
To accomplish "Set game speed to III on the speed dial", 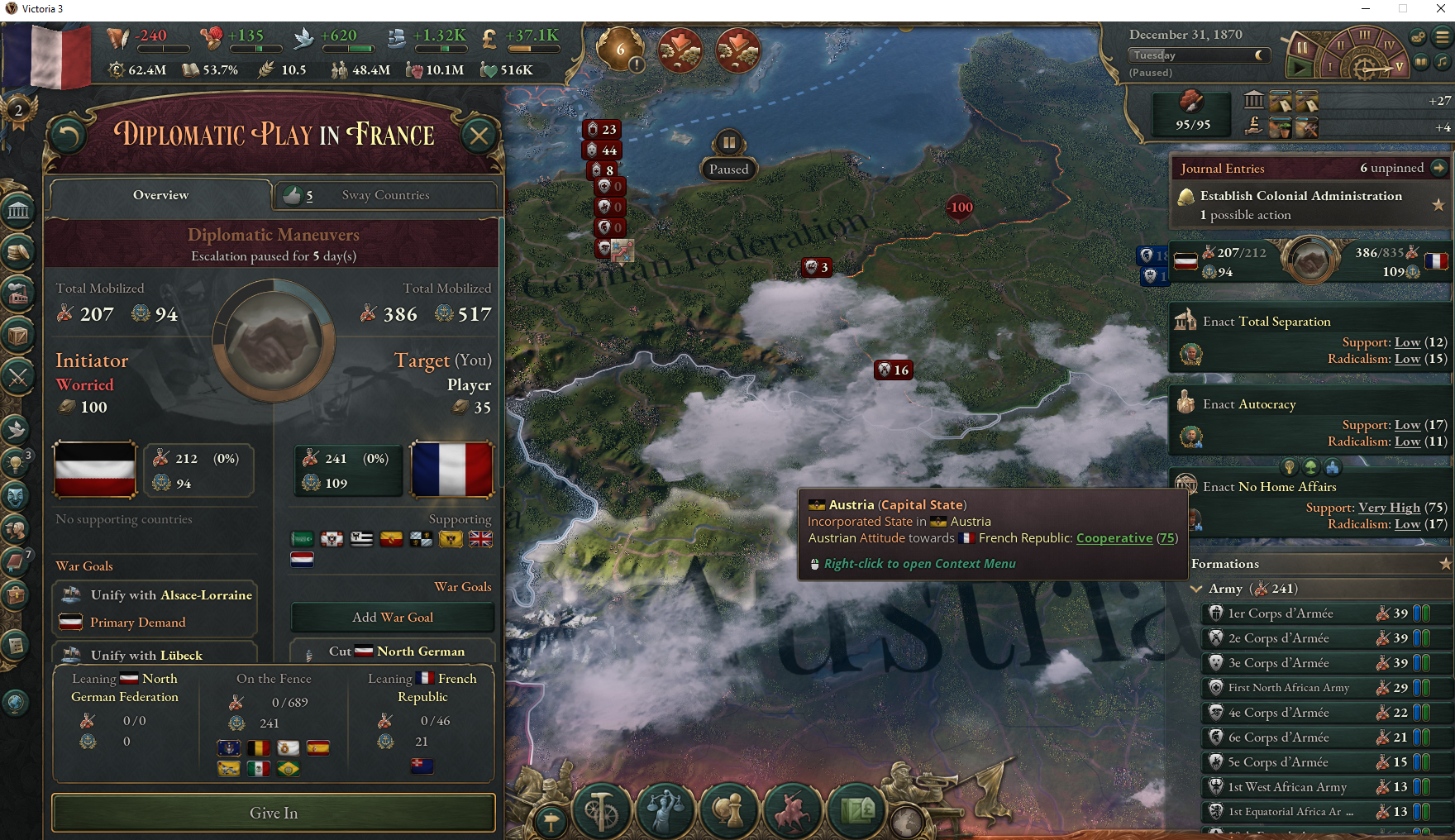I will click(1365, 36).
